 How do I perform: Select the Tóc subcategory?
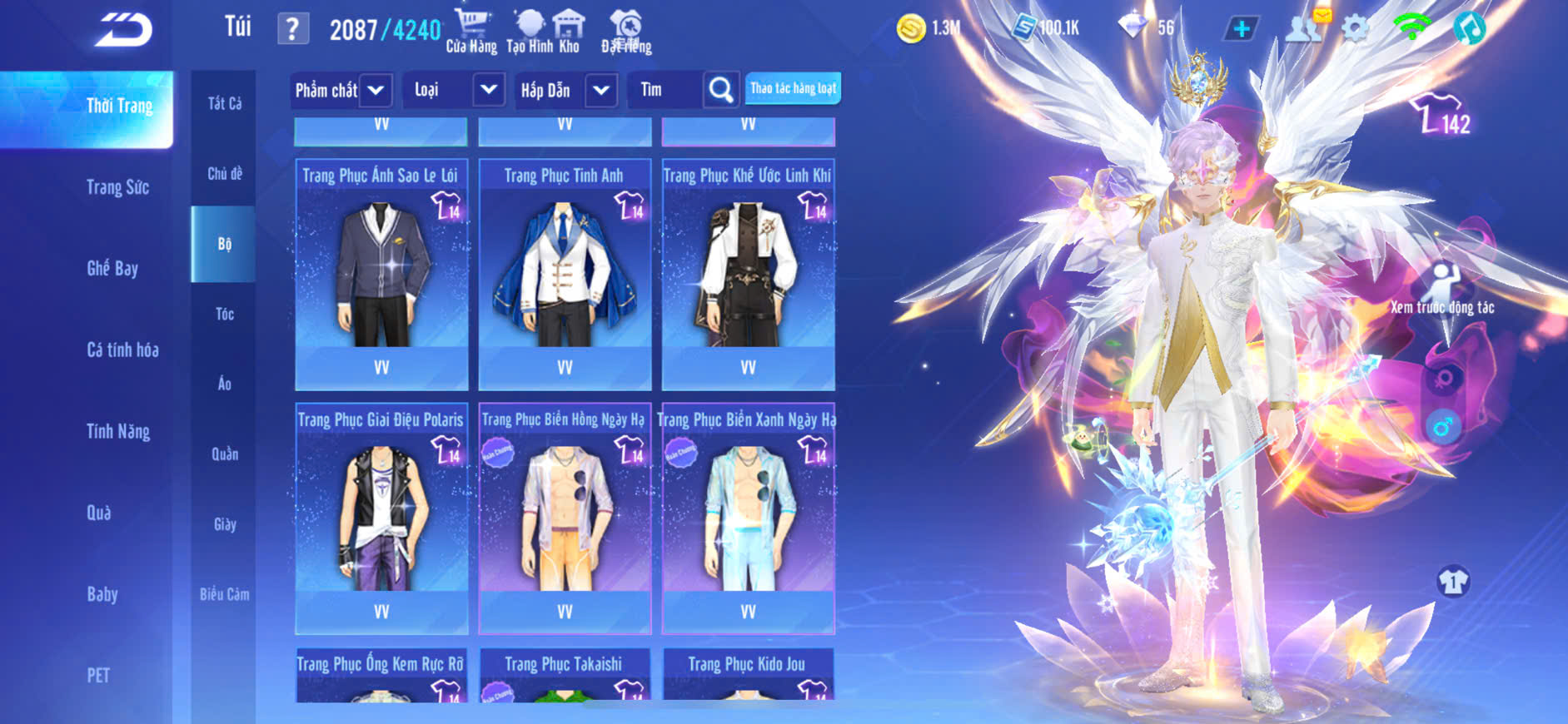(224, 314)
